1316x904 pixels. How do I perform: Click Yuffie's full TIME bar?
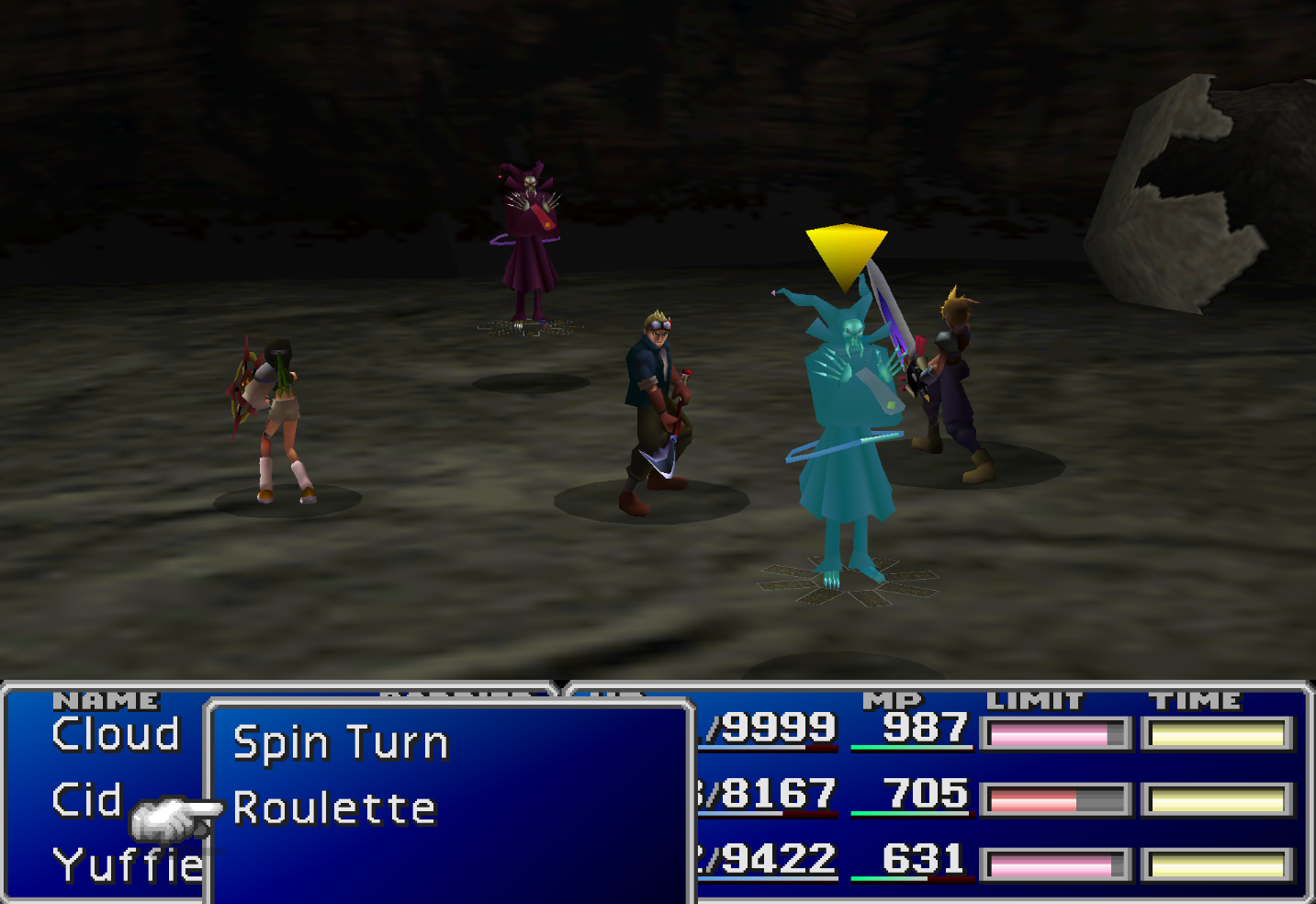pos(1216,862)
